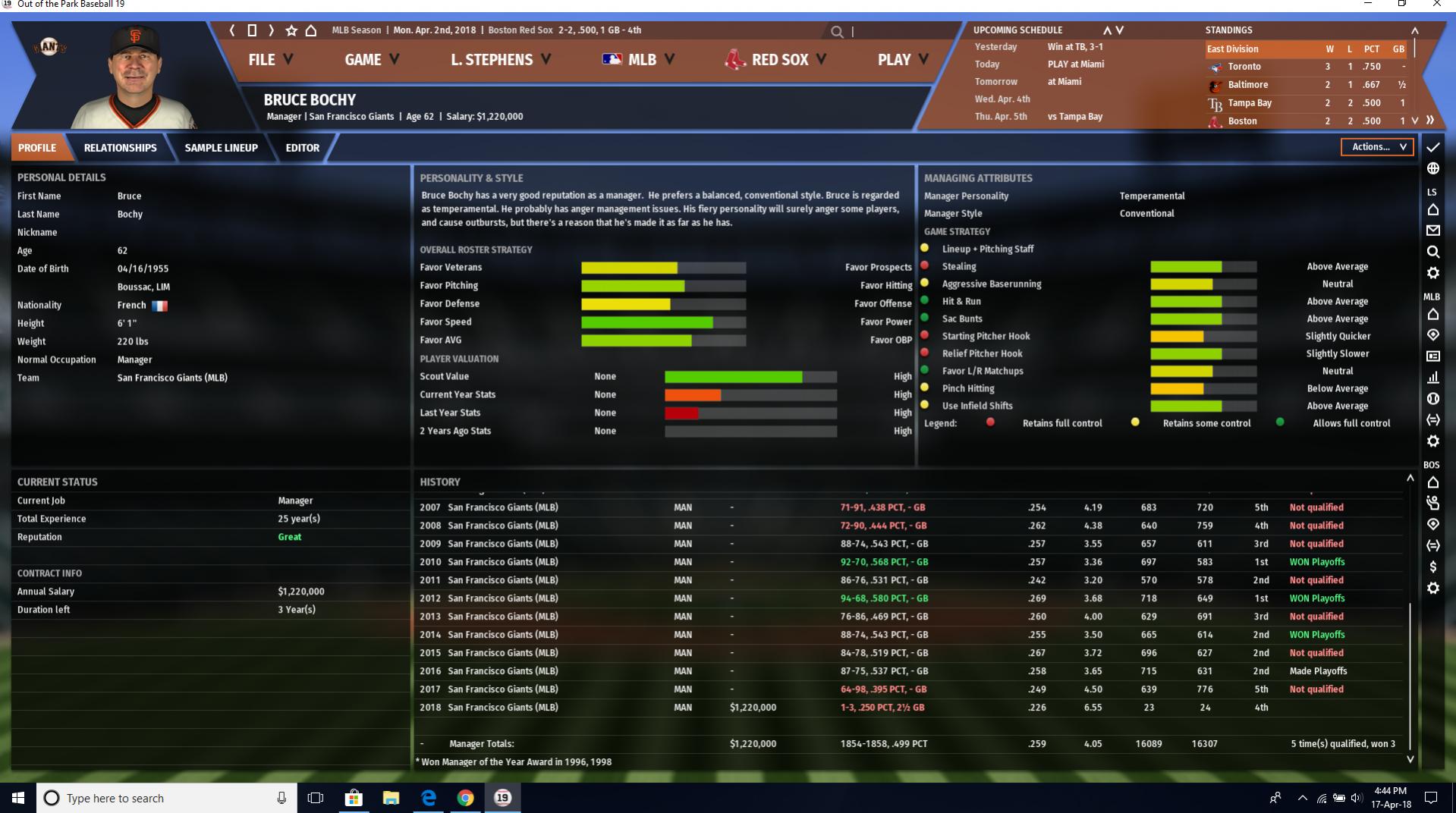This screenshot has width=1456, height=813.
Task: Select the 2010 San Francisco Giants history row
Action: point(502,562)
